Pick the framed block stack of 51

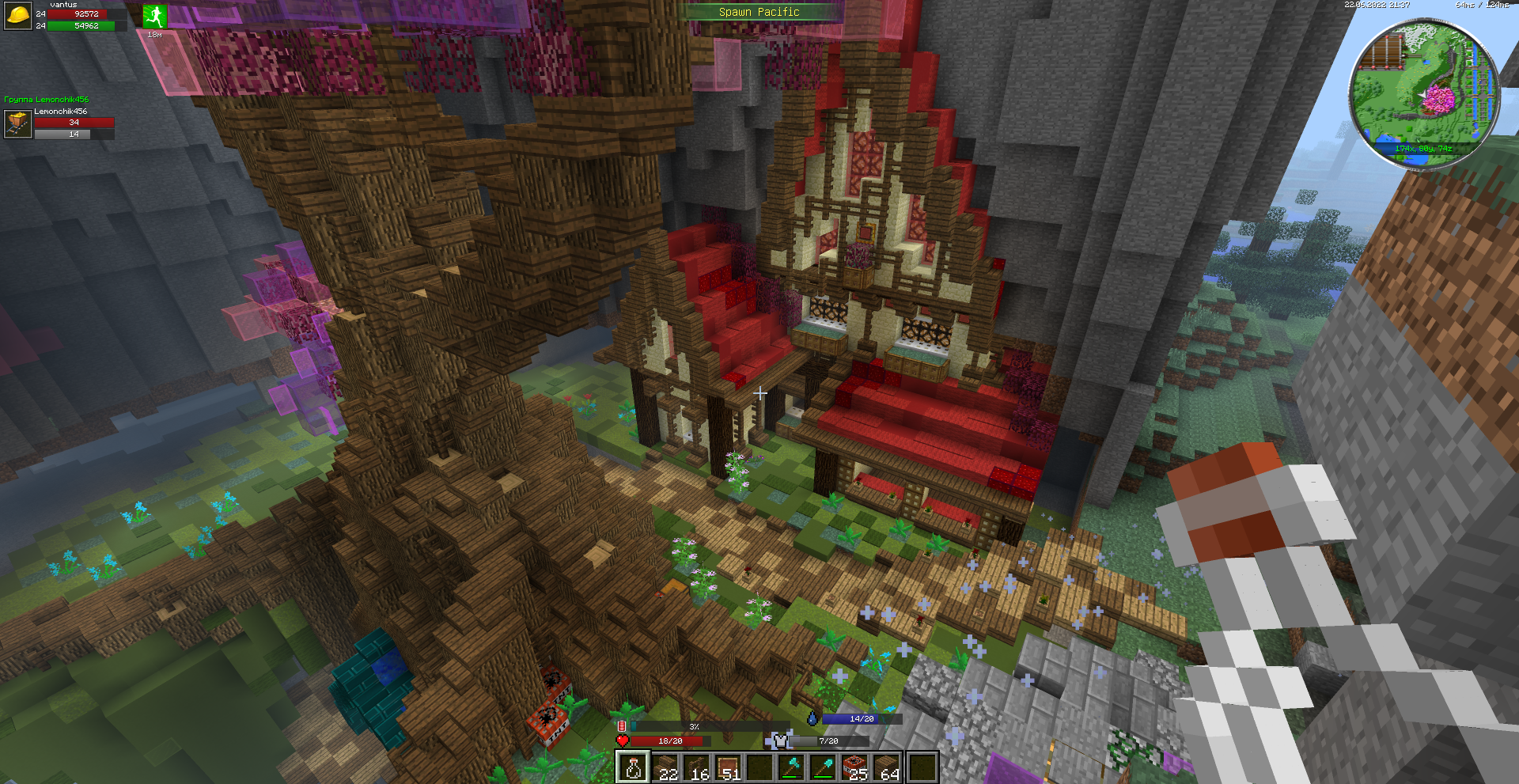[x=728, y=767]
